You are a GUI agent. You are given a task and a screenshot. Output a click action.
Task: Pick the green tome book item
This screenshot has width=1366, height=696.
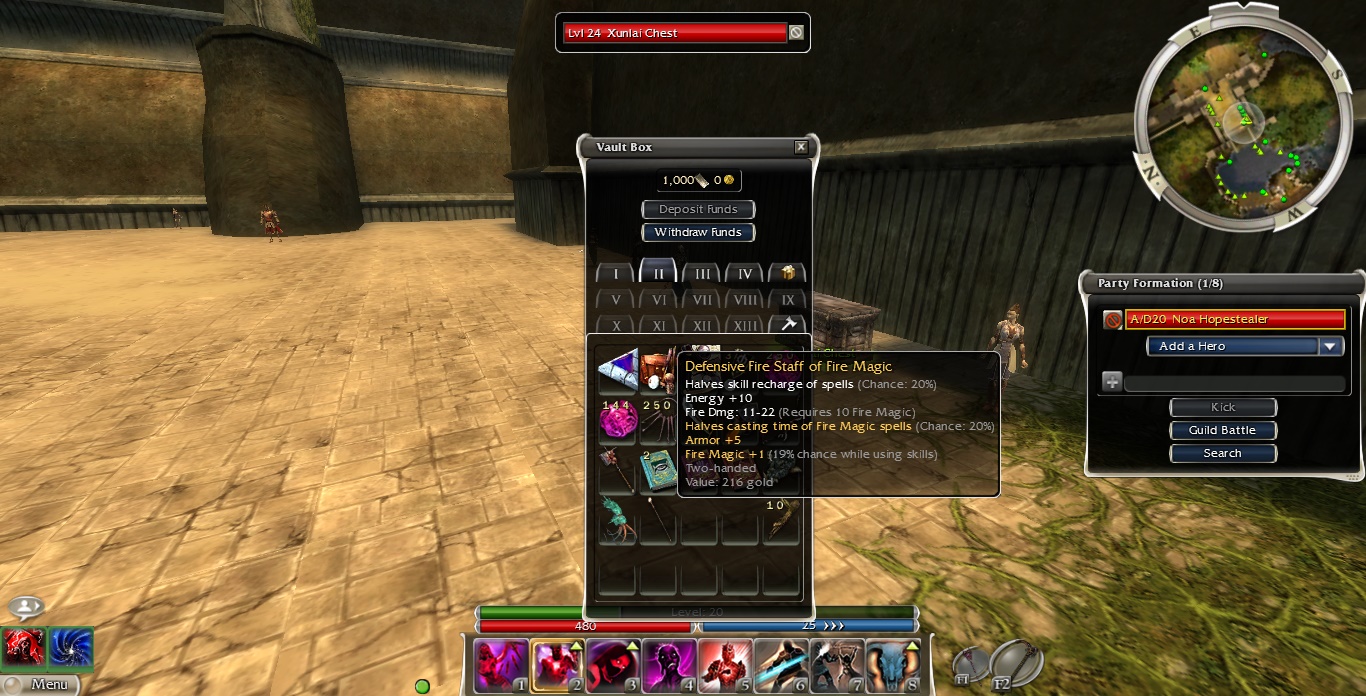(x=658, y=472)
